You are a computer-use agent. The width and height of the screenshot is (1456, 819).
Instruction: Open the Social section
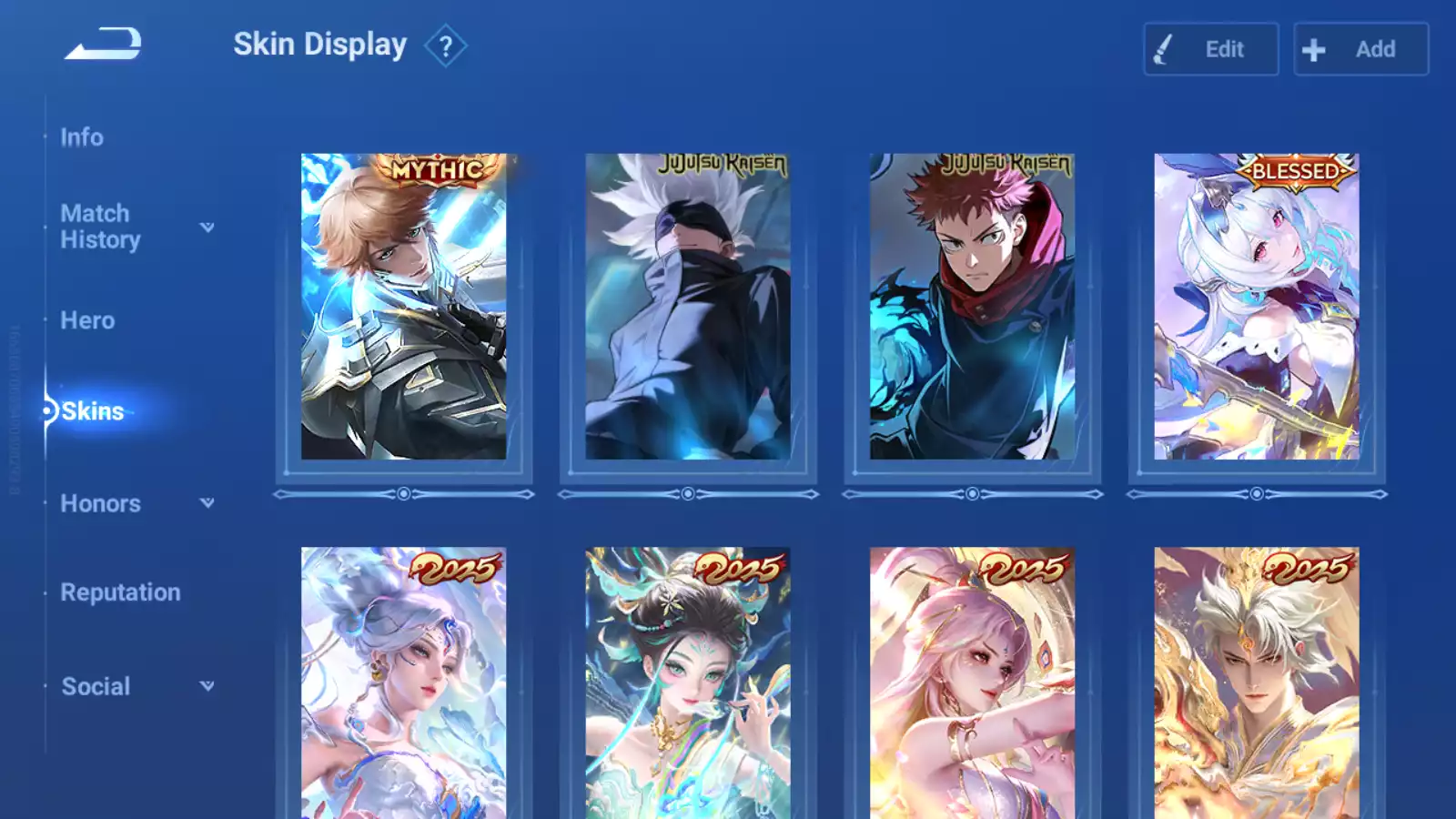click(96, 686)
